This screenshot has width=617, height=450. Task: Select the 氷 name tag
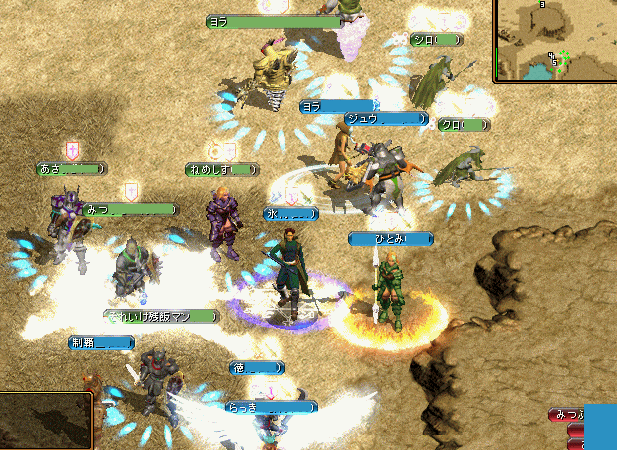(290, 213)
